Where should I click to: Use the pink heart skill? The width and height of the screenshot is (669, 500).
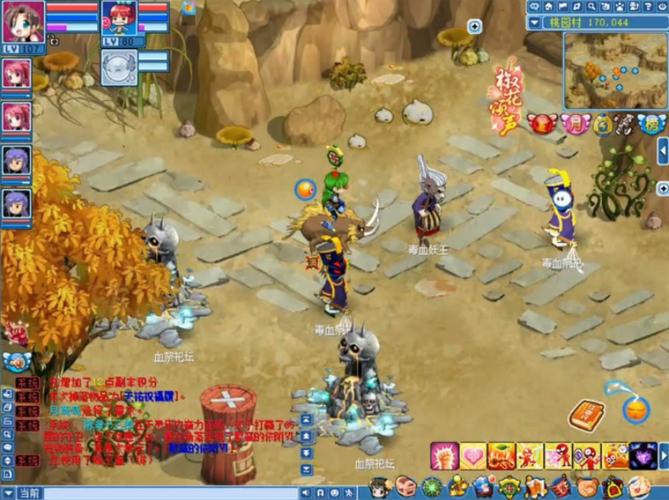473,455
